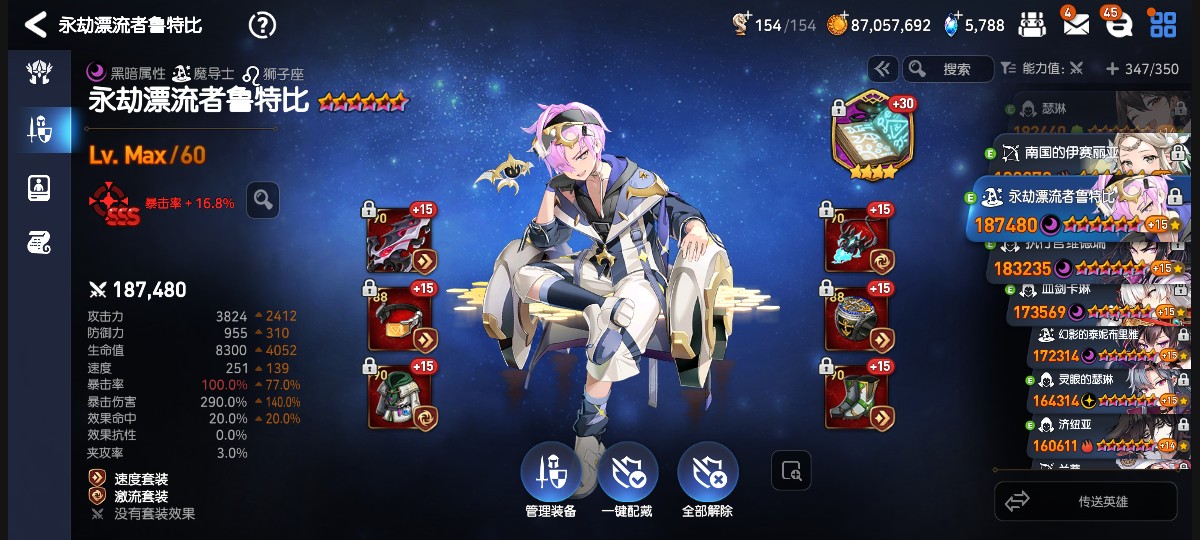Select the equipped green armor slot

pyautogui.click(x=398, y=395)
